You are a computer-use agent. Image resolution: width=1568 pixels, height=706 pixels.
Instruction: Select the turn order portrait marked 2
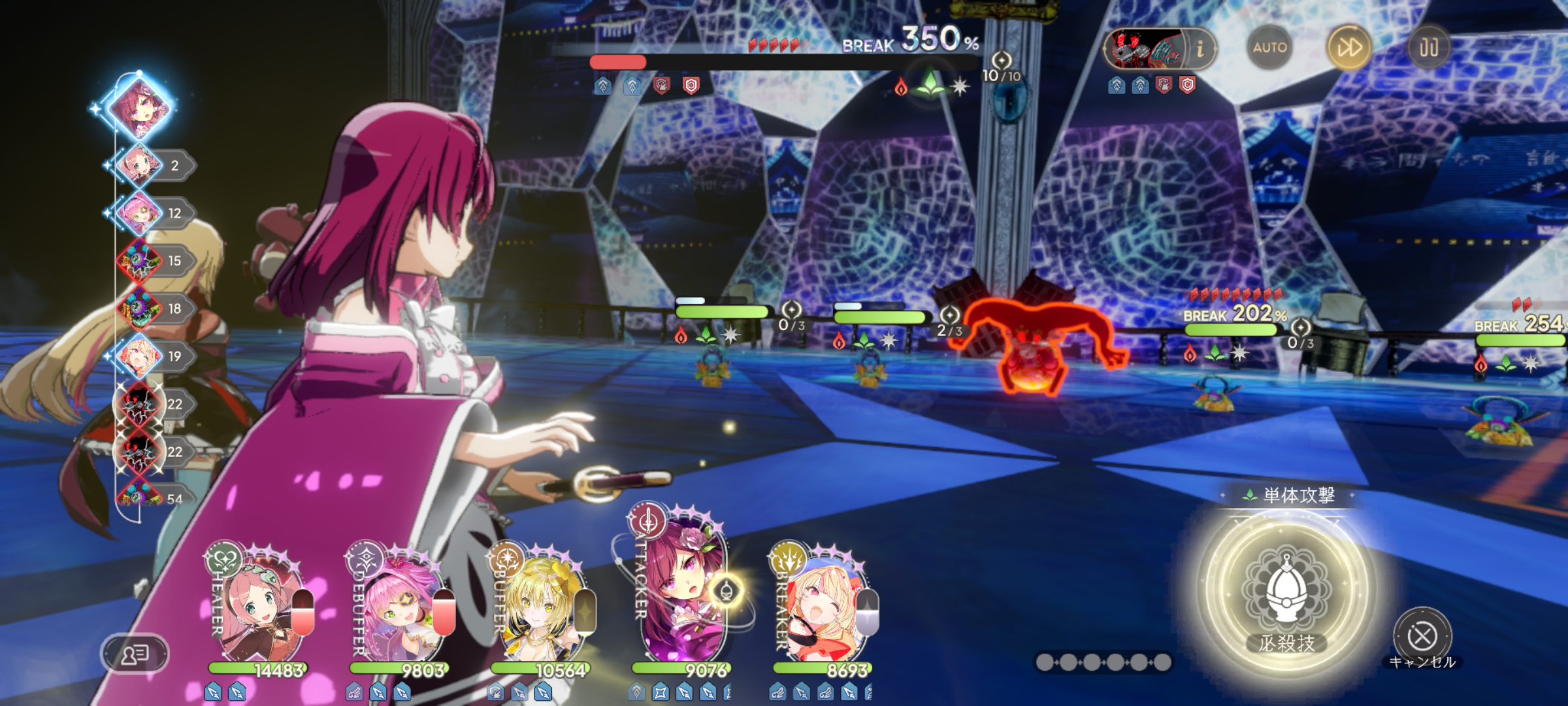click(140, 165)
